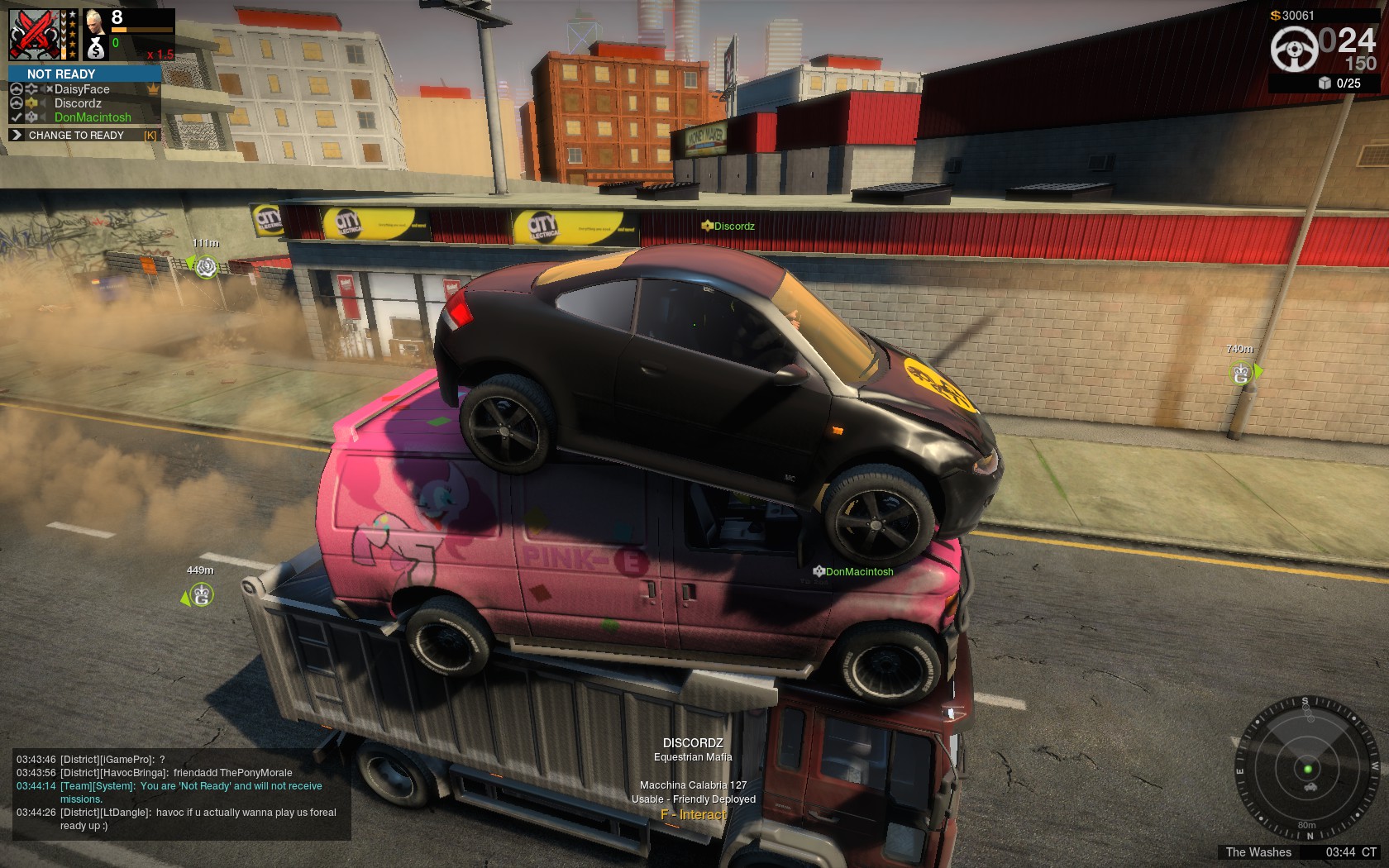Click the NOT READY team header
Viewport: 1389px width, 868px height.
61,74
